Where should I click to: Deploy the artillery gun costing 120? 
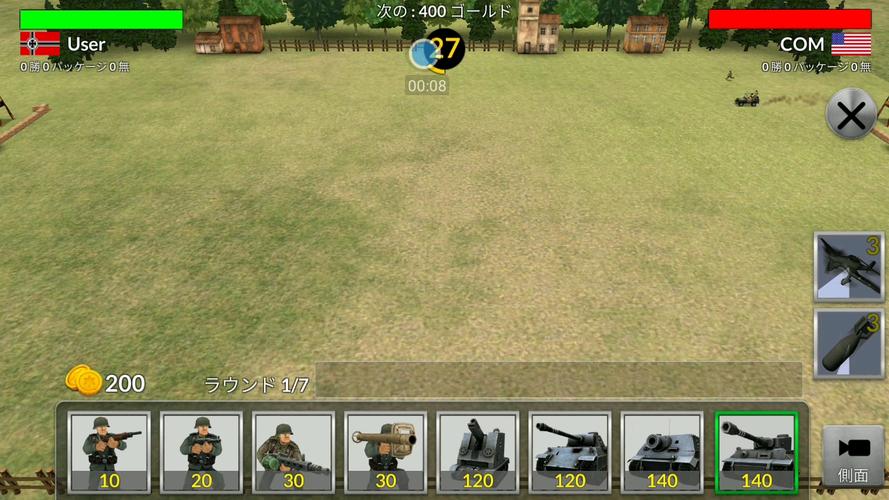pos(478,452)
